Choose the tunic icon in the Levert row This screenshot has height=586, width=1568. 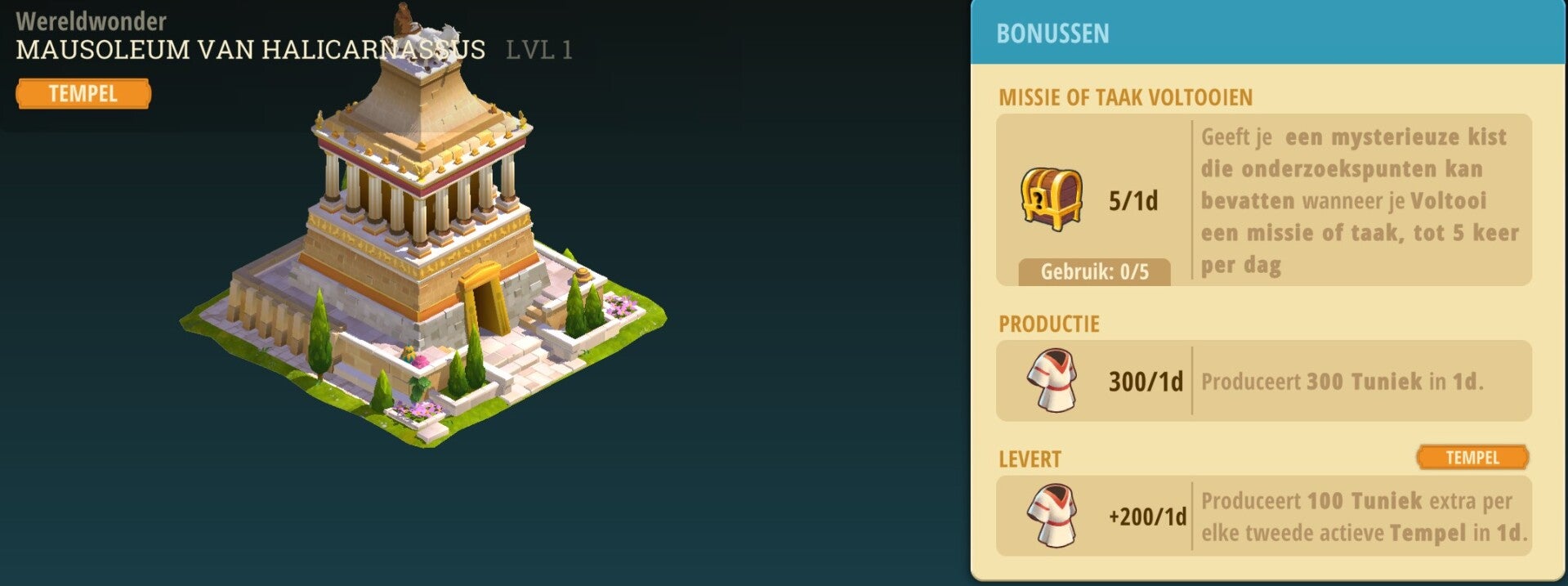point(1052,517)
